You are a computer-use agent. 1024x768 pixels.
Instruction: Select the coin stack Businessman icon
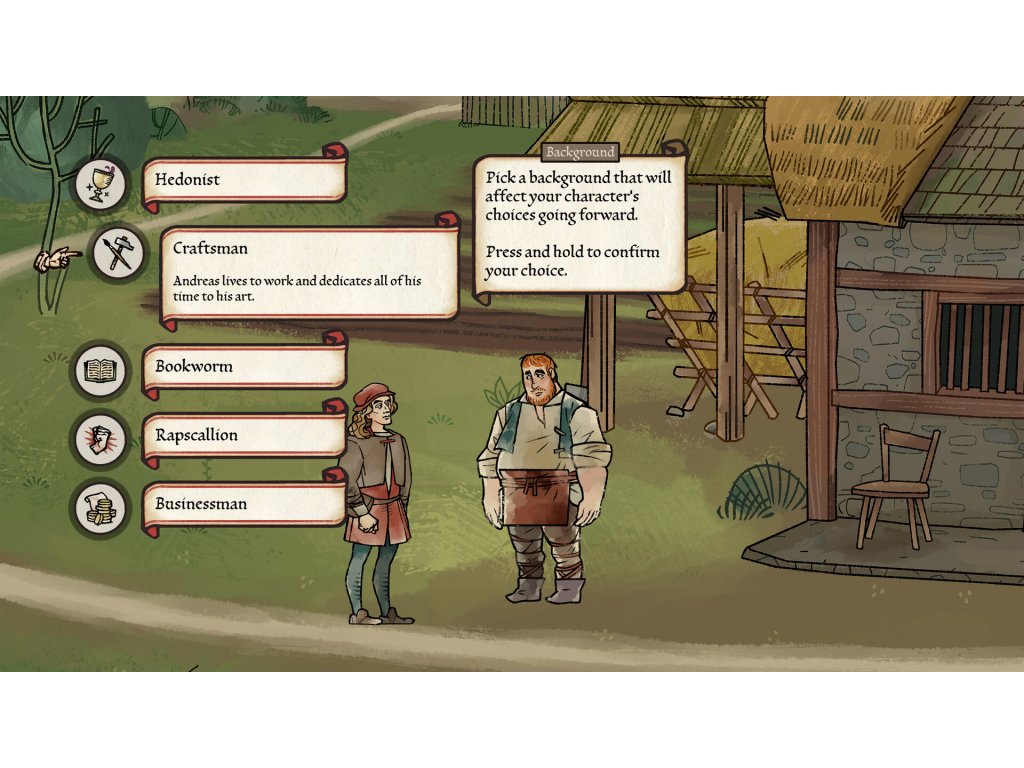pos(100,507)
